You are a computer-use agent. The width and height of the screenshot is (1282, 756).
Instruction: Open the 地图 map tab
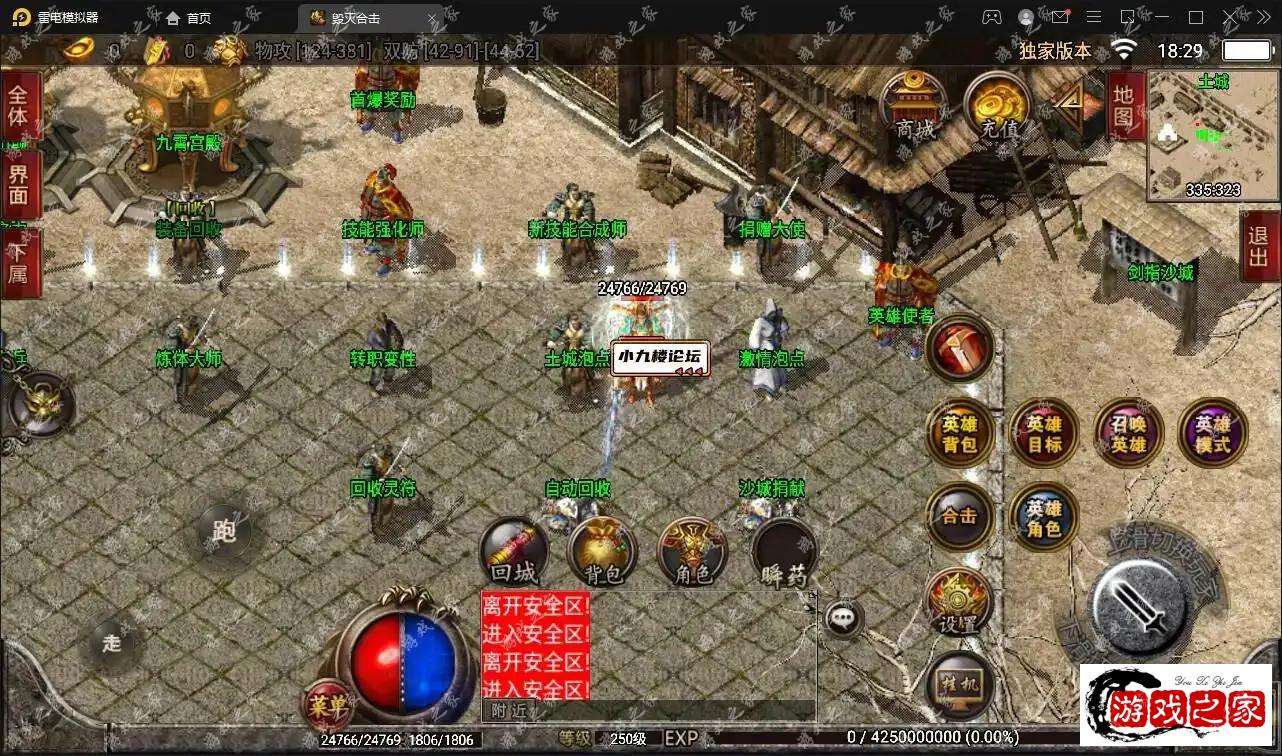[1123, 105]
